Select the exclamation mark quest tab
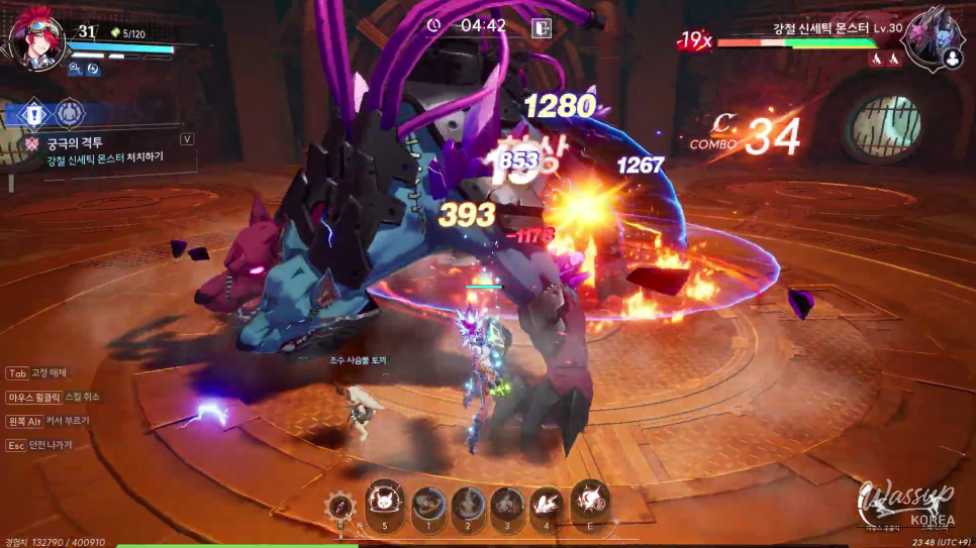976x548 pixels. point(33,113)
